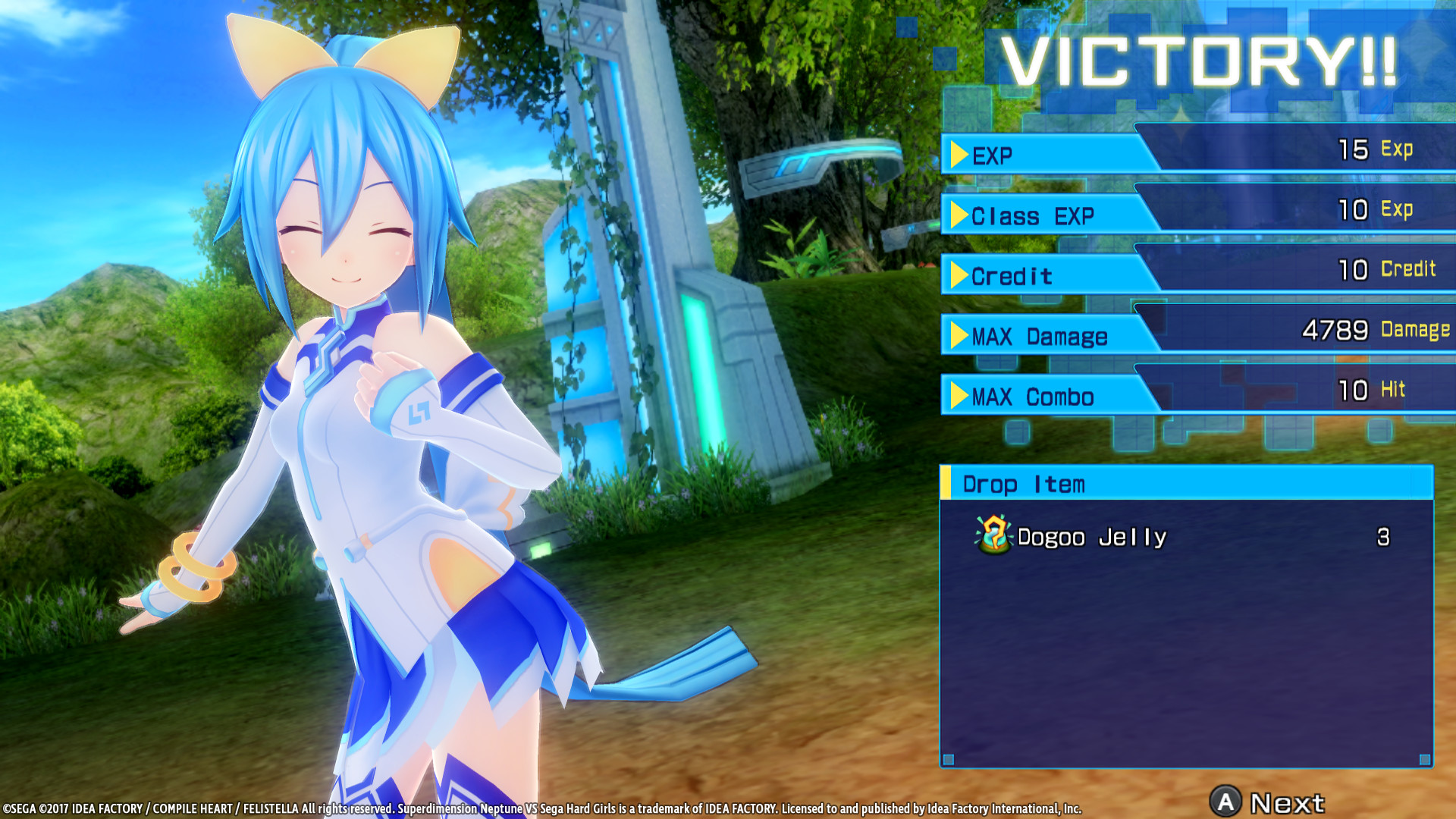
Task: Select the yellow arrow beside EXP
Action: point(958,152)
